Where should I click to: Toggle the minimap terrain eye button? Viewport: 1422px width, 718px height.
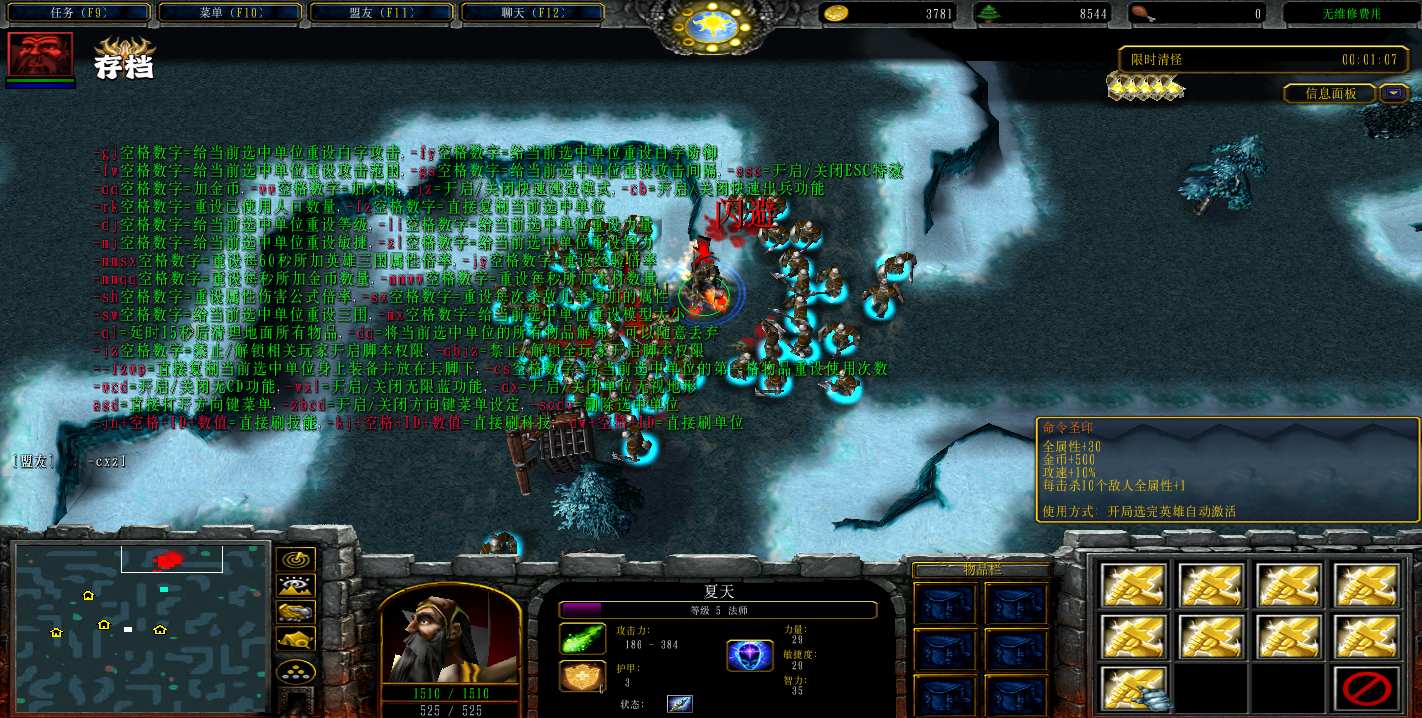tap(296, 586)
